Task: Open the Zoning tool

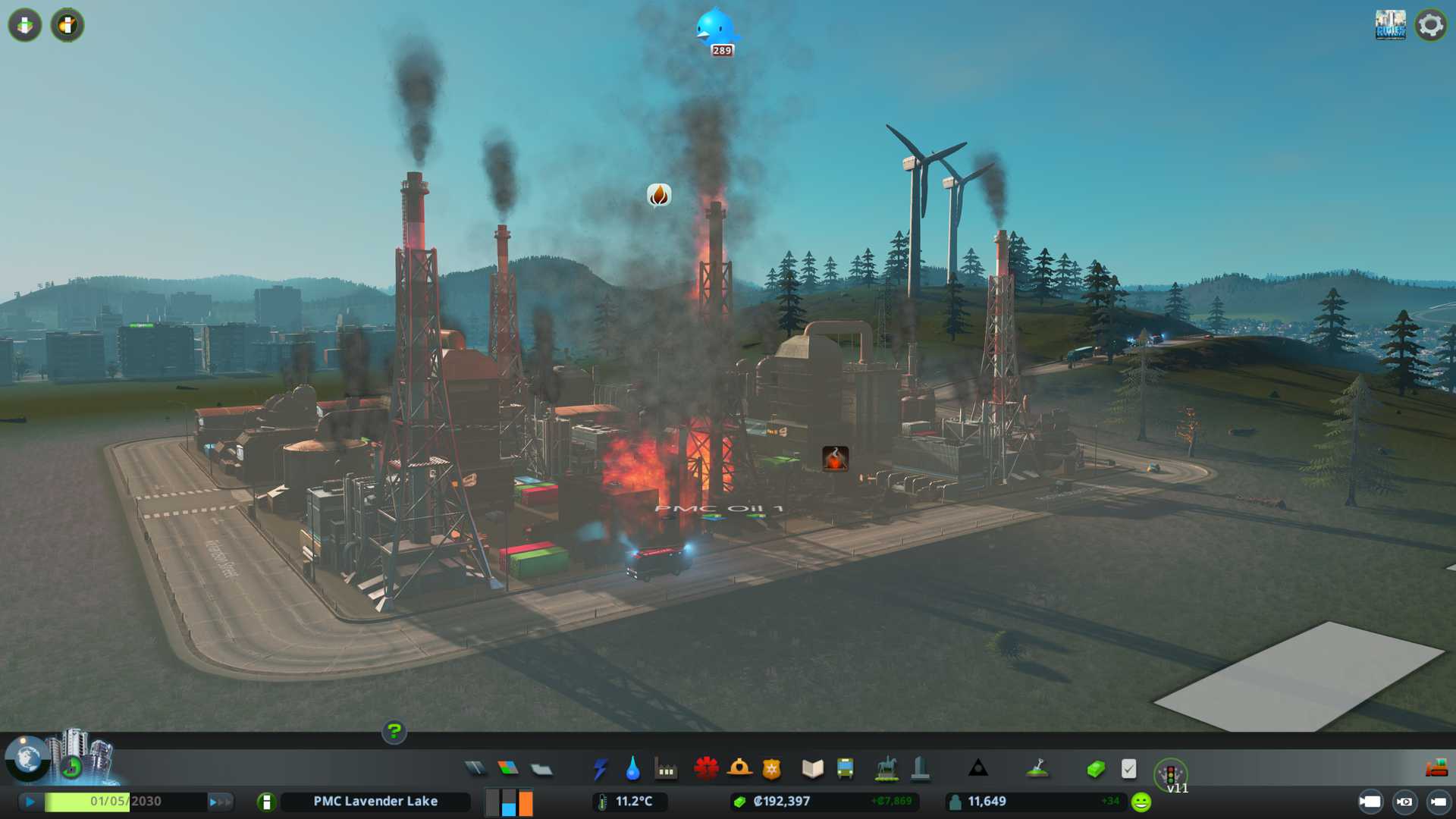Action: pyautogui.click(x=508, y=769)
